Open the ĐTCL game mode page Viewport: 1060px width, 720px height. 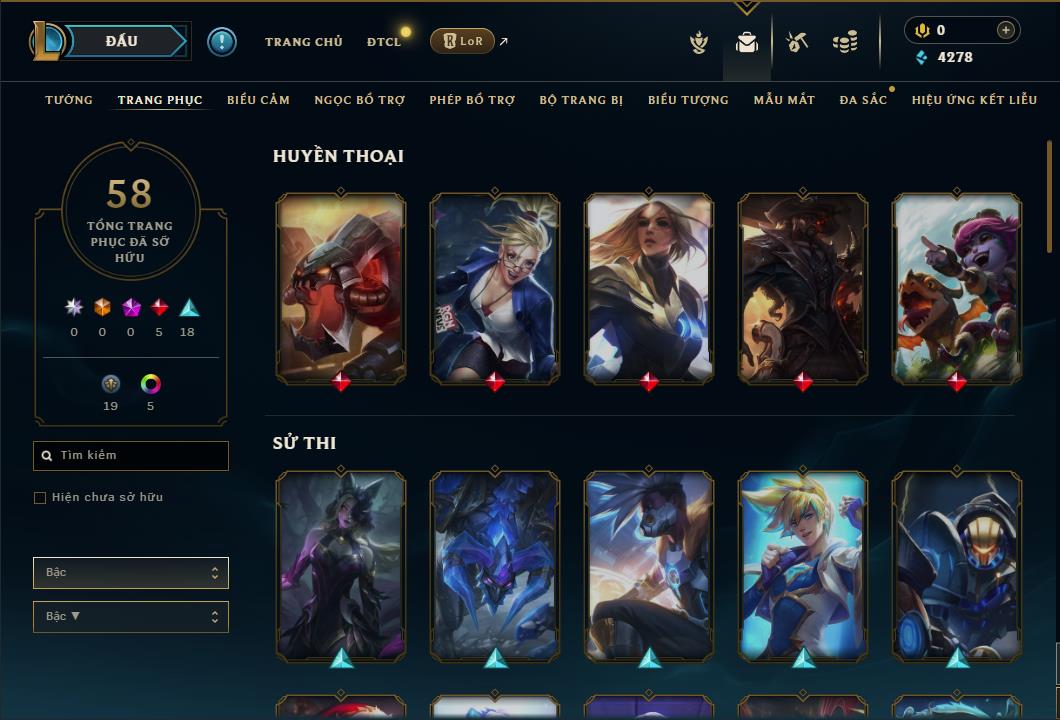(x=383, y=42)
